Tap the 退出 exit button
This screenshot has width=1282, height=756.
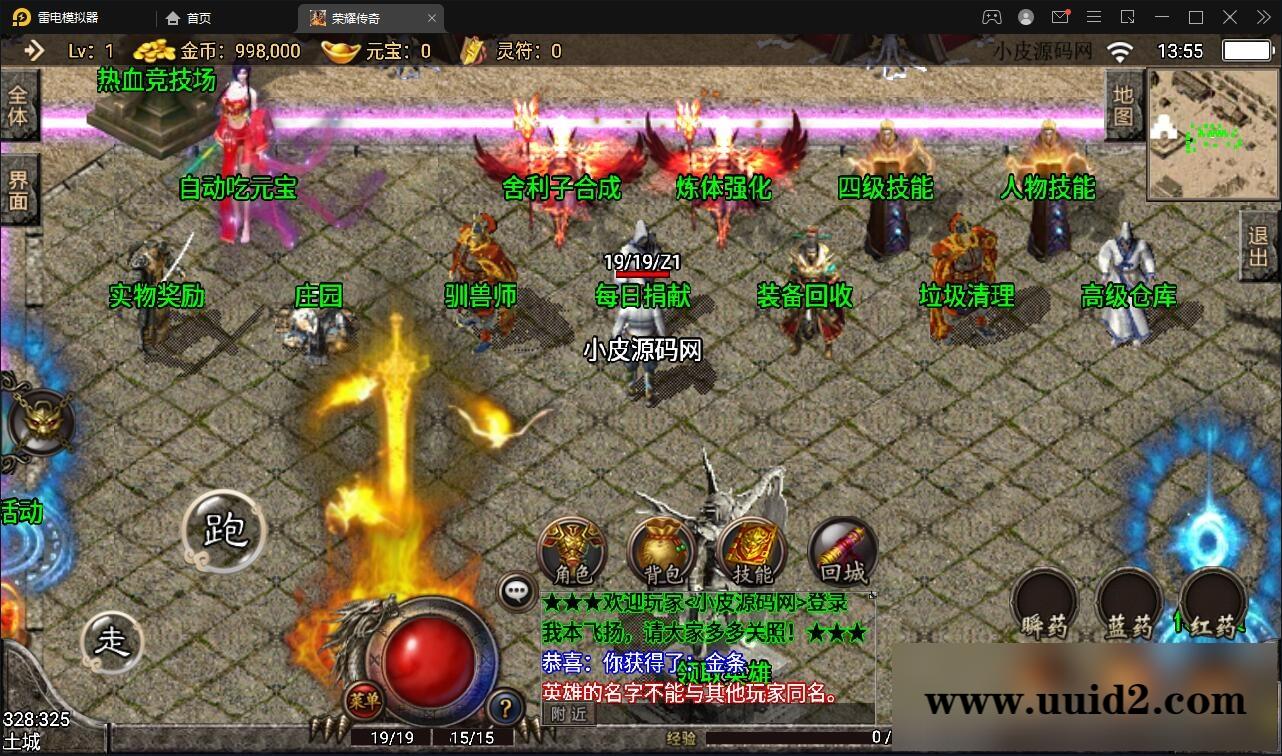pyautogui.click(x=1258, y=246)
